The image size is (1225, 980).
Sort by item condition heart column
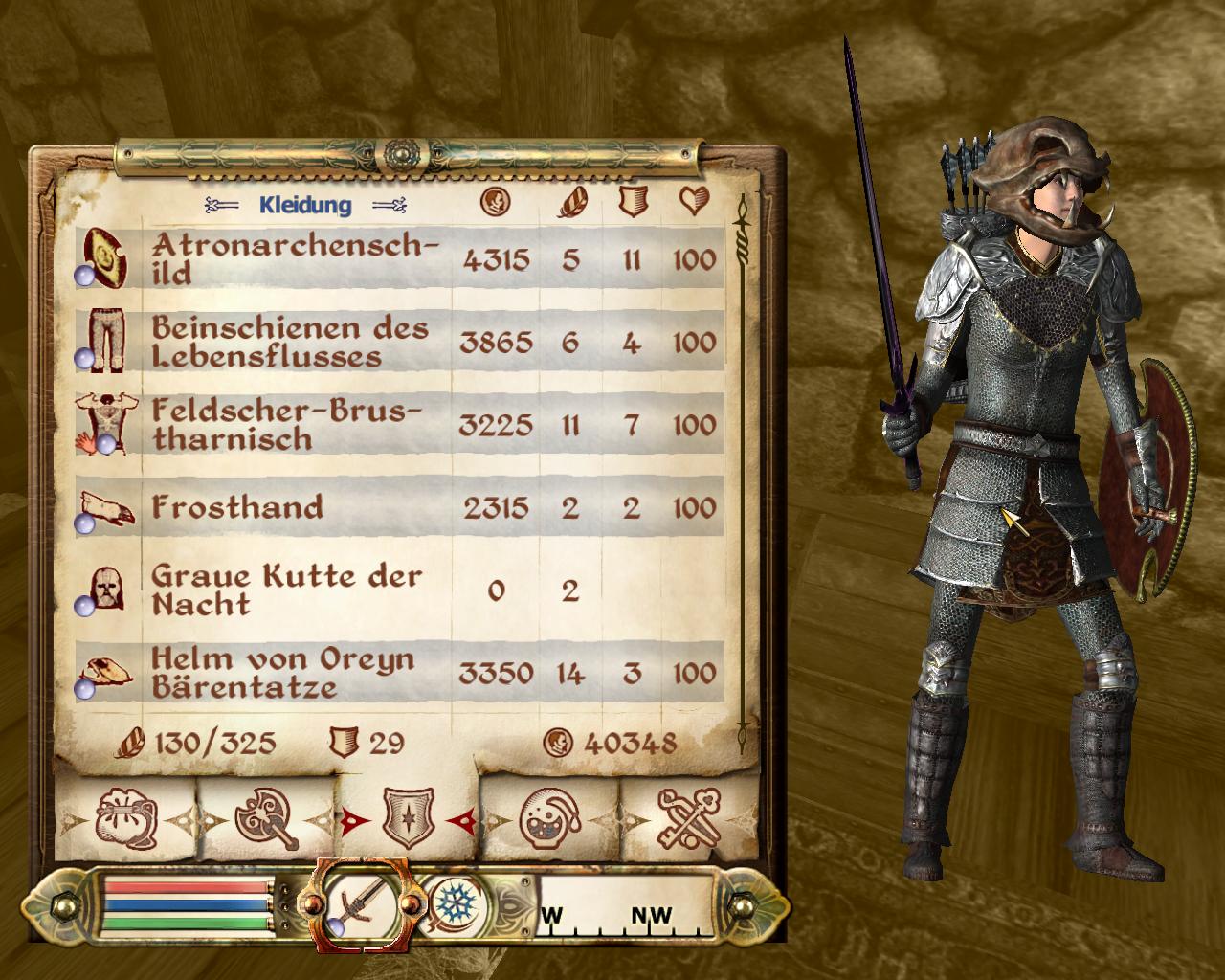pyautogui.click(x=693, y=202)
